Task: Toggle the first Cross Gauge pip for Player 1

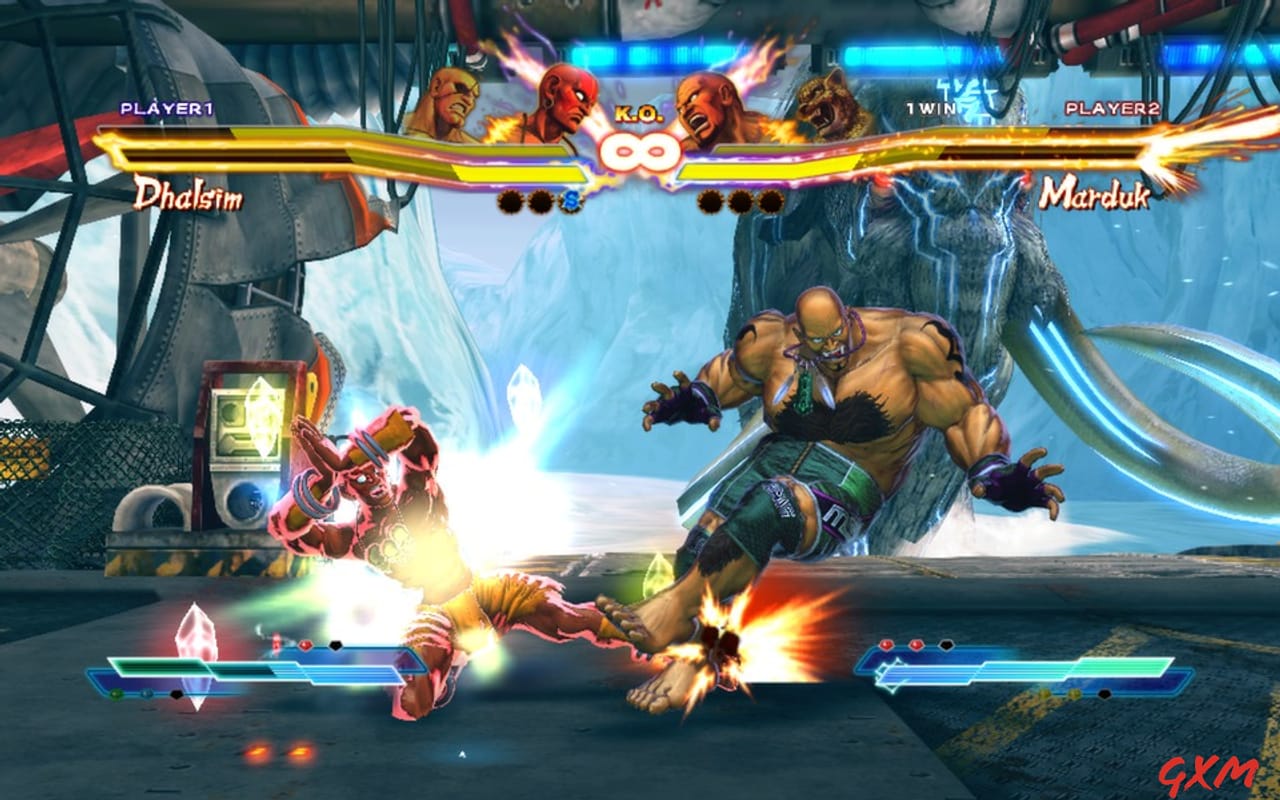Action: coord(510,202)
